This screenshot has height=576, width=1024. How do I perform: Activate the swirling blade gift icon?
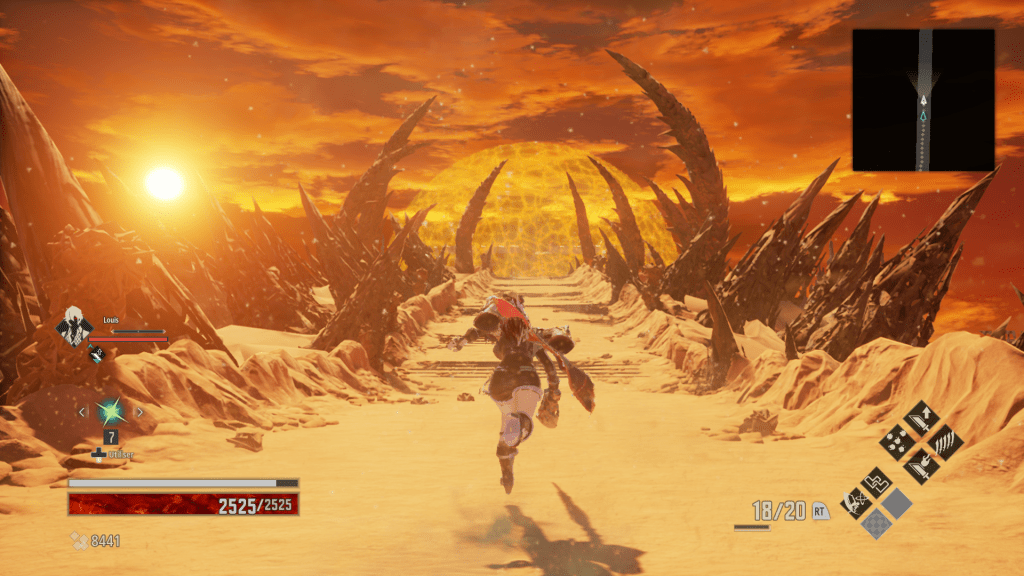856,503
